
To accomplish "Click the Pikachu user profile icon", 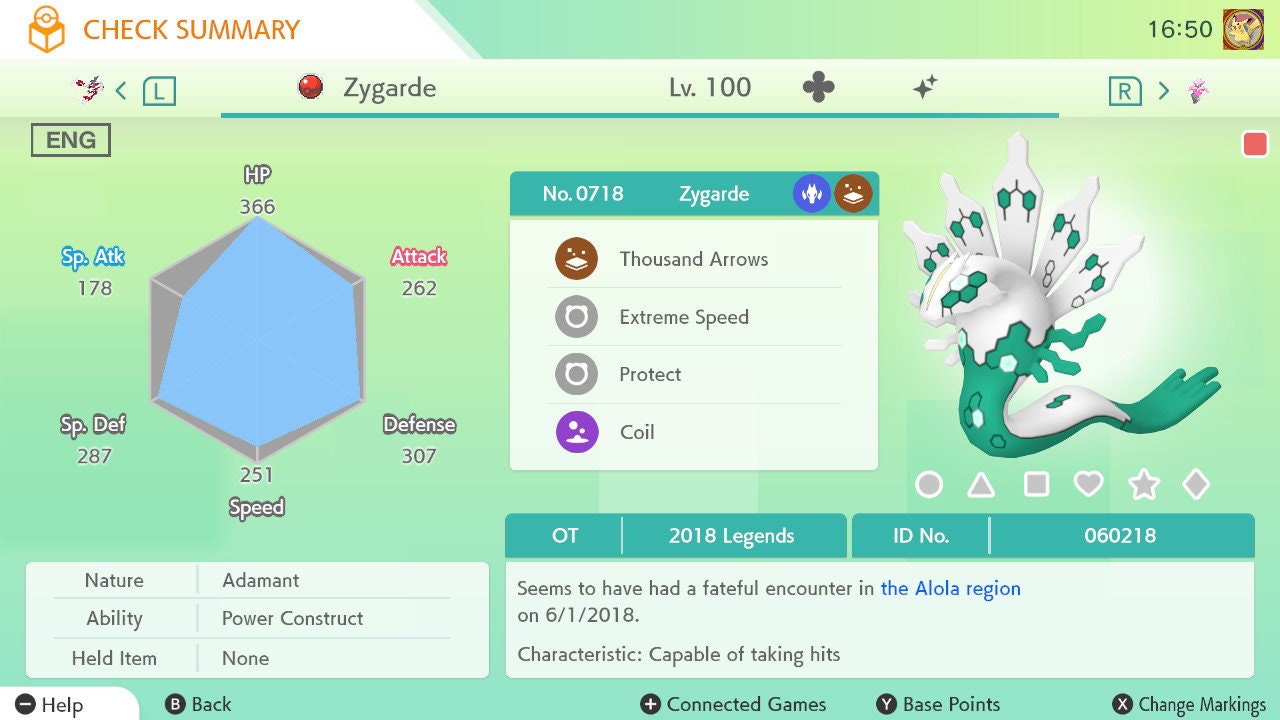I will [1243, 29].
